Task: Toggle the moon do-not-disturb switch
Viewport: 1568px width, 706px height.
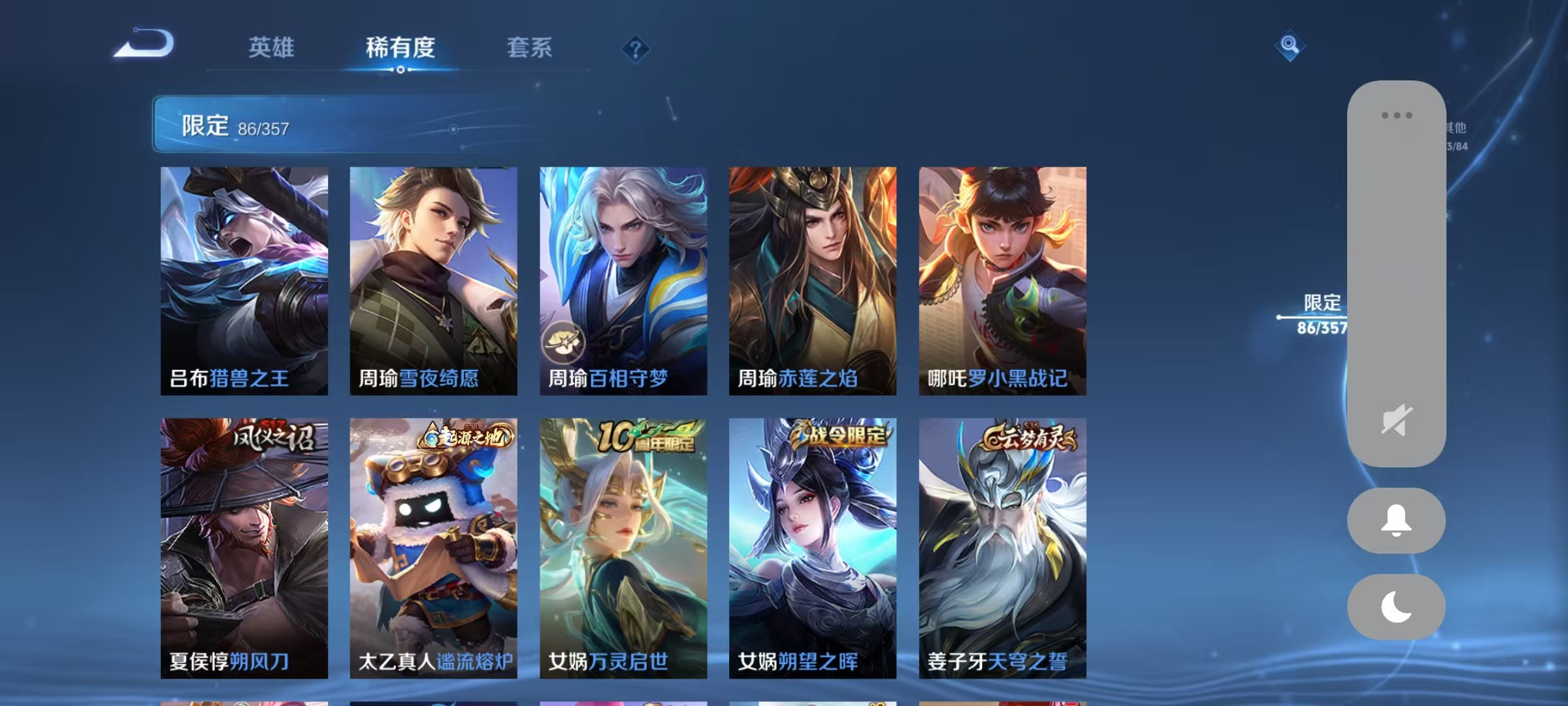Action: coord(1396,605)
